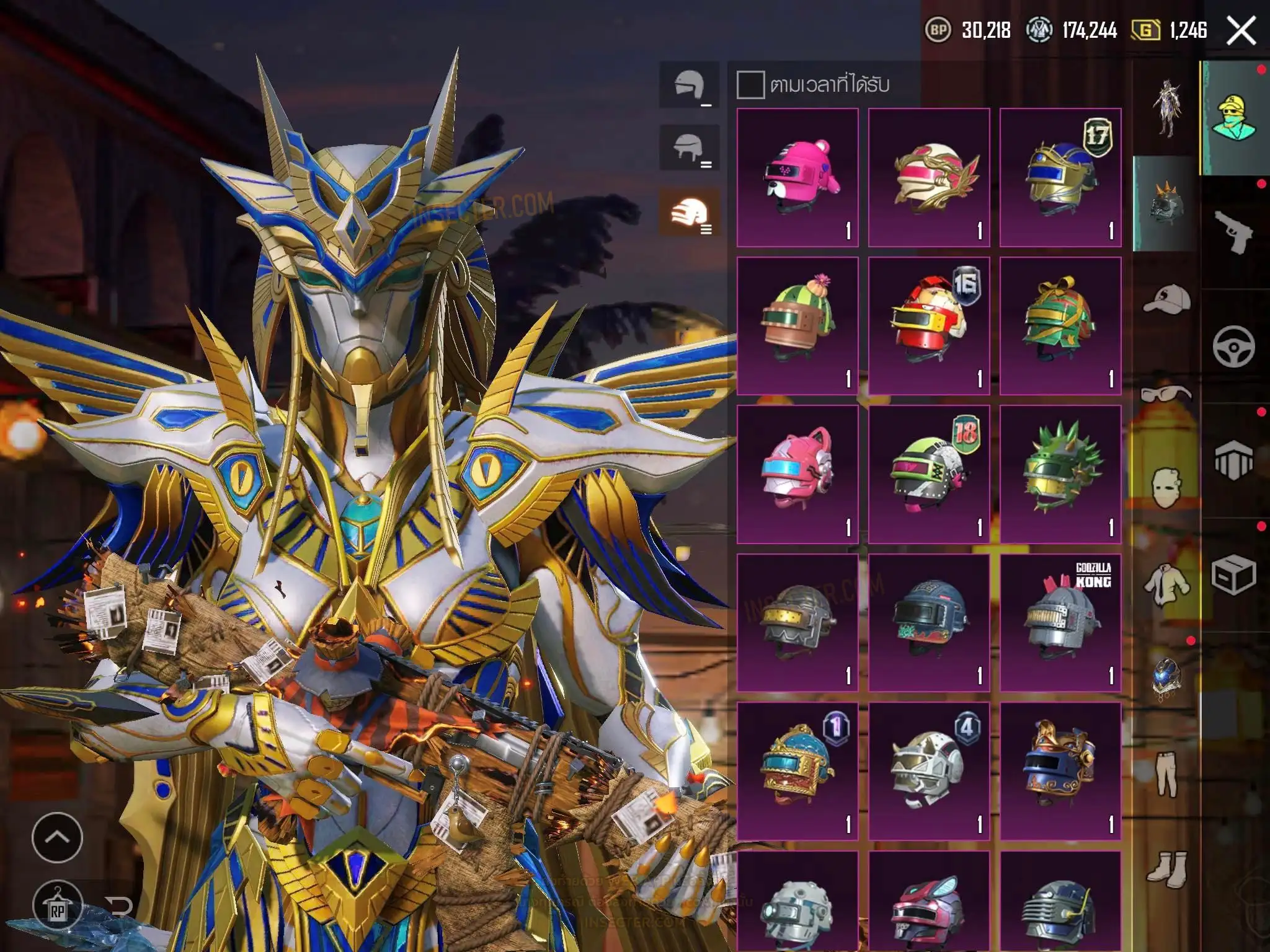The height and width of the screenshot is (952, 1270).
Task: Pick the green gift-wrapped ribbon helmet
Action: tap(1060, 326)
